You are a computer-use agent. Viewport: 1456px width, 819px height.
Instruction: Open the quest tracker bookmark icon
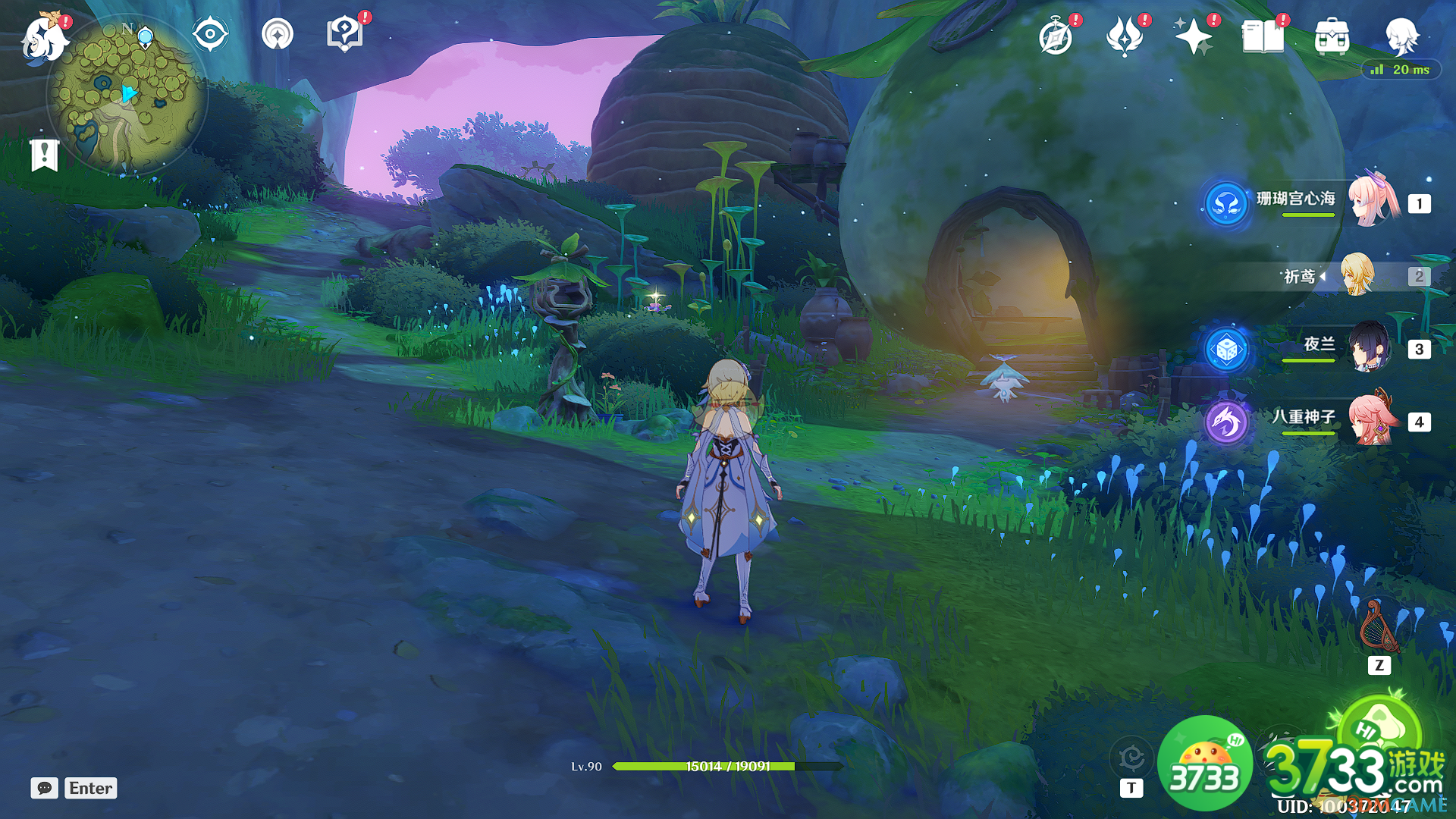(x=45, y=155)
